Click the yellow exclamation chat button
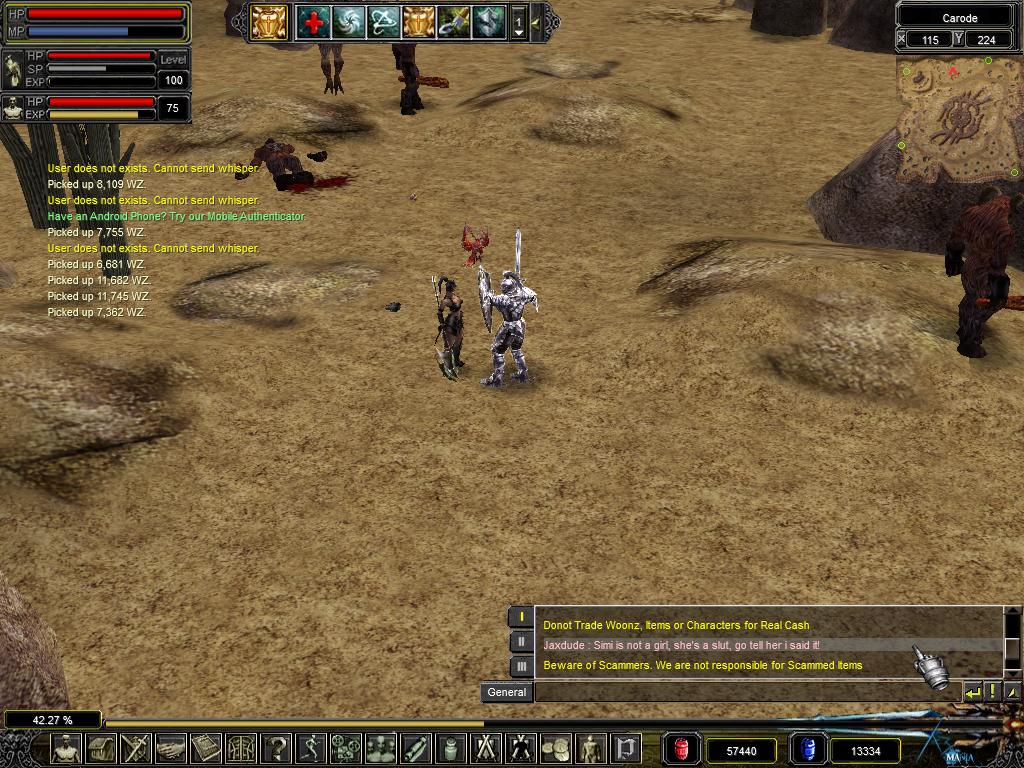Screen dimensions: 1024x768 [x=992, y=692]
